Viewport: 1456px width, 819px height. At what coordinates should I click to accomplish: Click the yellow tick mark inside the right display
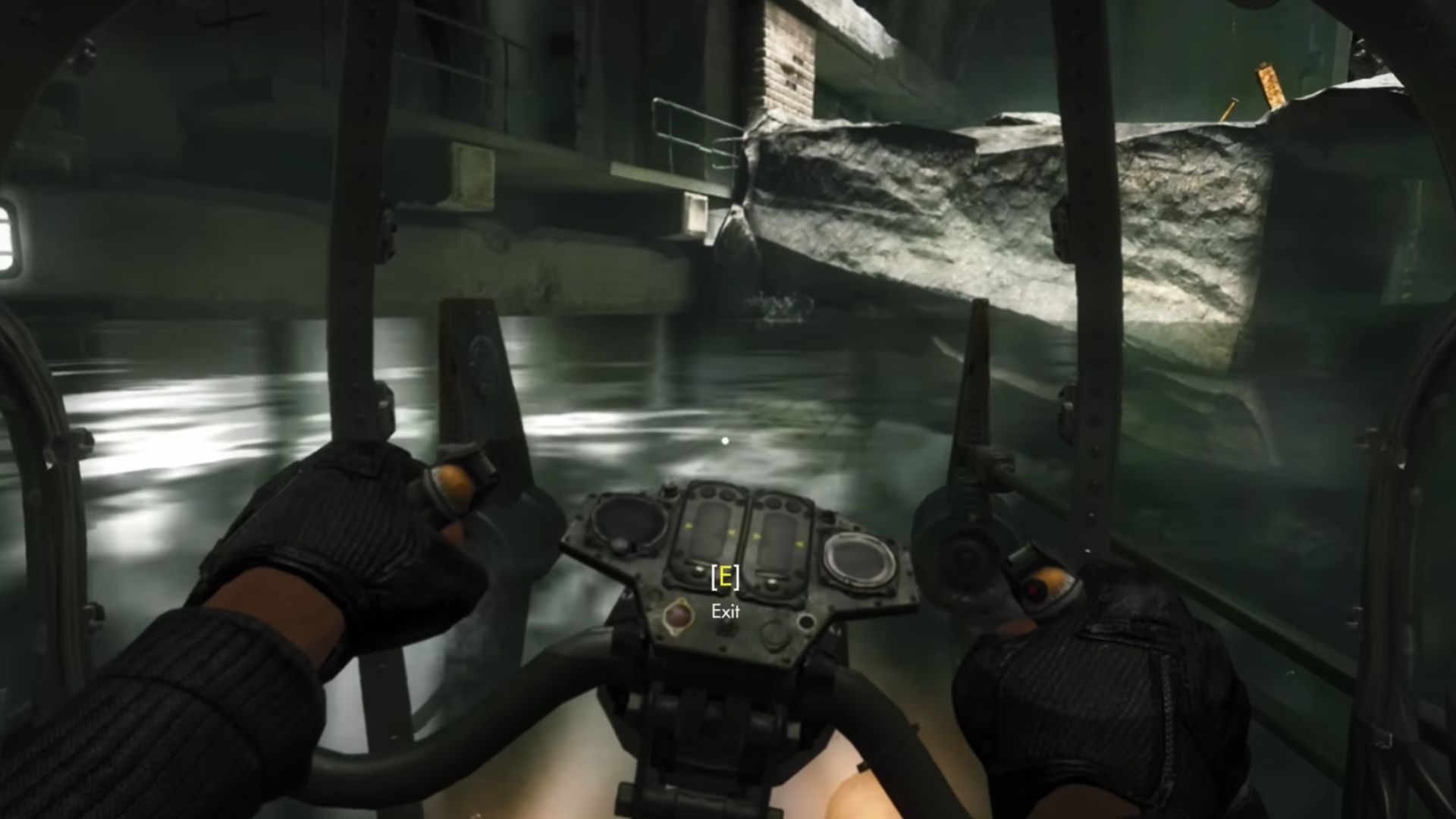[x=756, y=537]
